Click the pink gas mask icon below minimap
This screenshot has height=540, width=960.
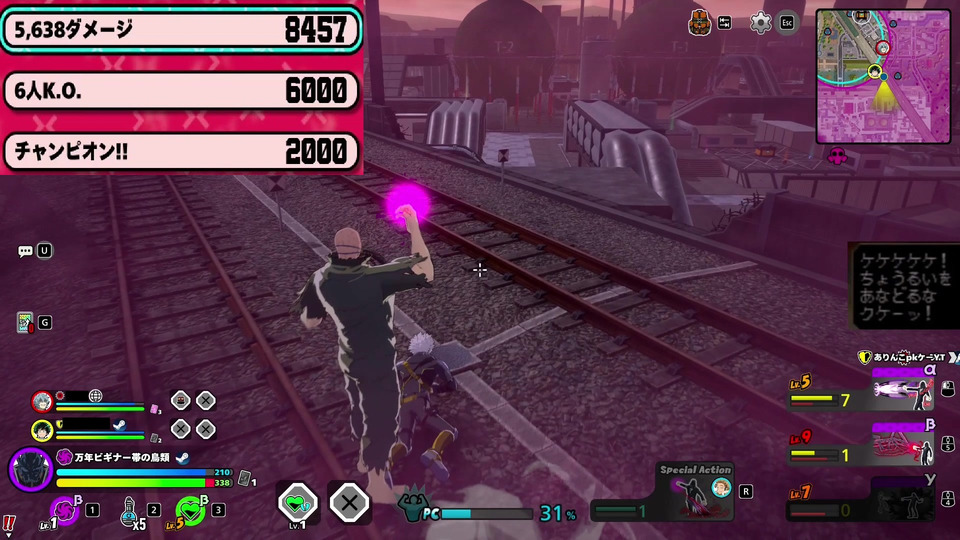tap(838, 155)
